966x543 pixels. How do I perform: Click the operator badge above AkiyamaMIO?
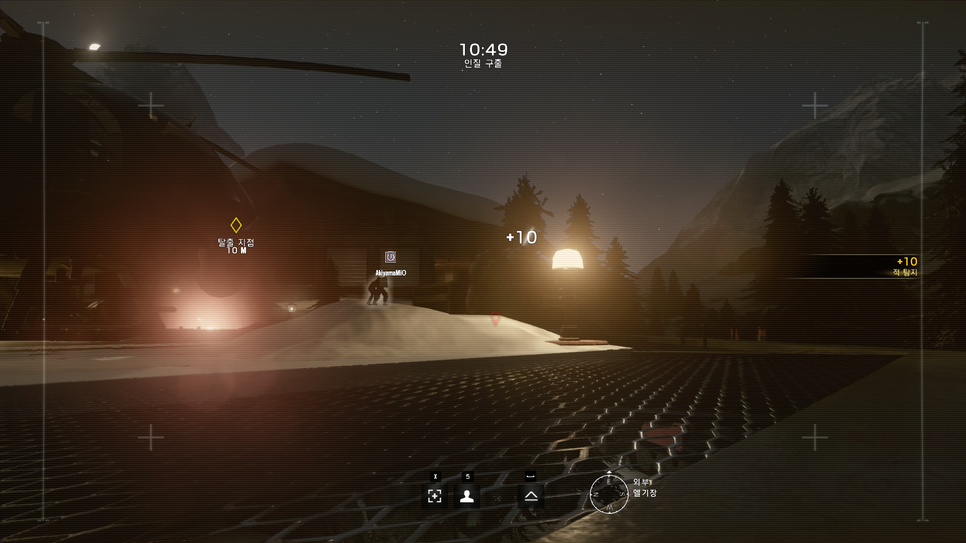coord(390,258)
